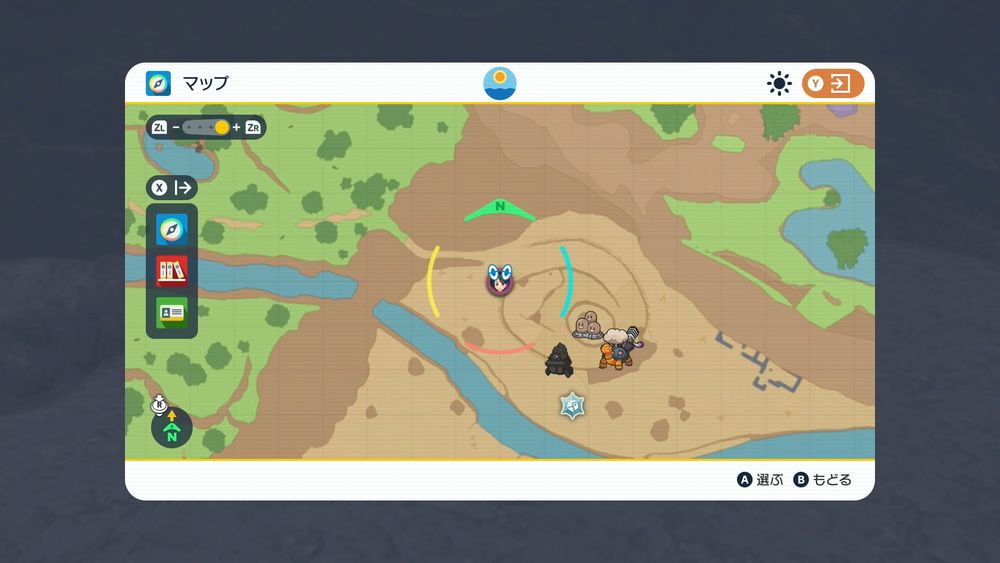Select the Dugtrio marker on the map
This screenshot has width=1000, height=563.
(589, 325)
